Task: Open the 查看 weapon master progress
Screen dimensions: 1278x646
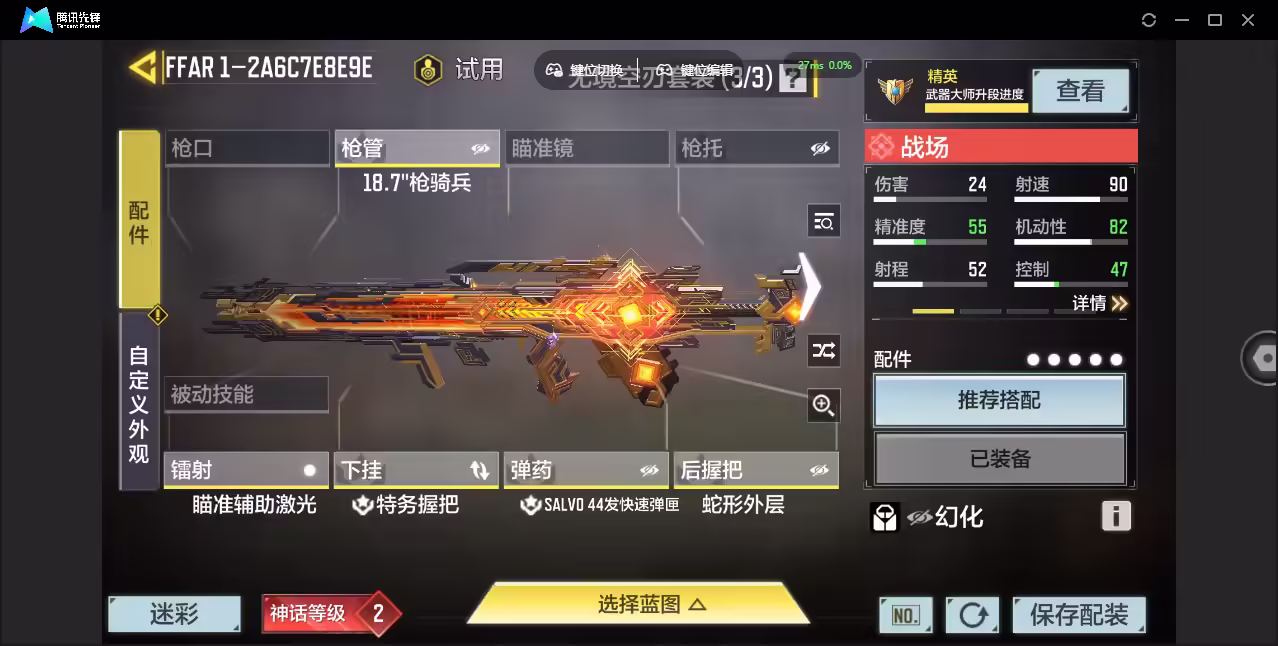Action: 1080,91
